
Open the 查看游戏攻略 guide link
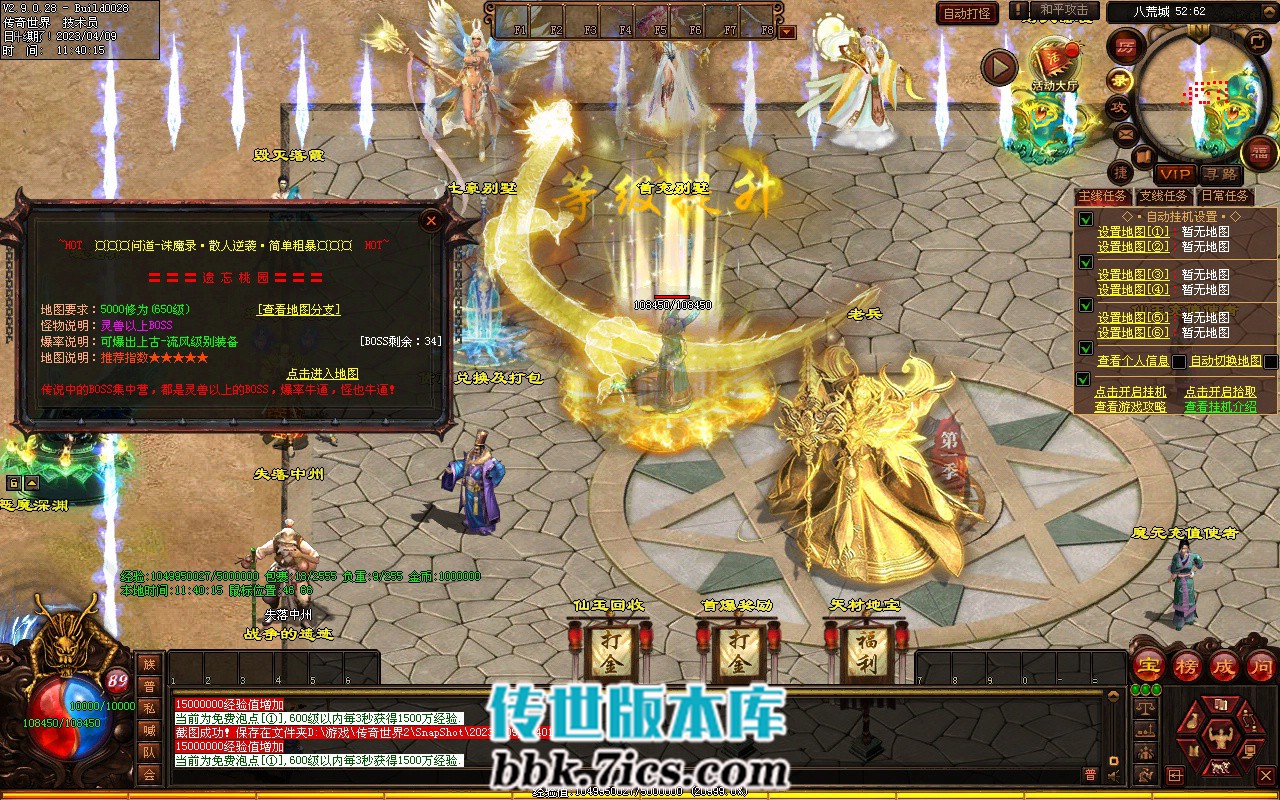point(1130,407)
